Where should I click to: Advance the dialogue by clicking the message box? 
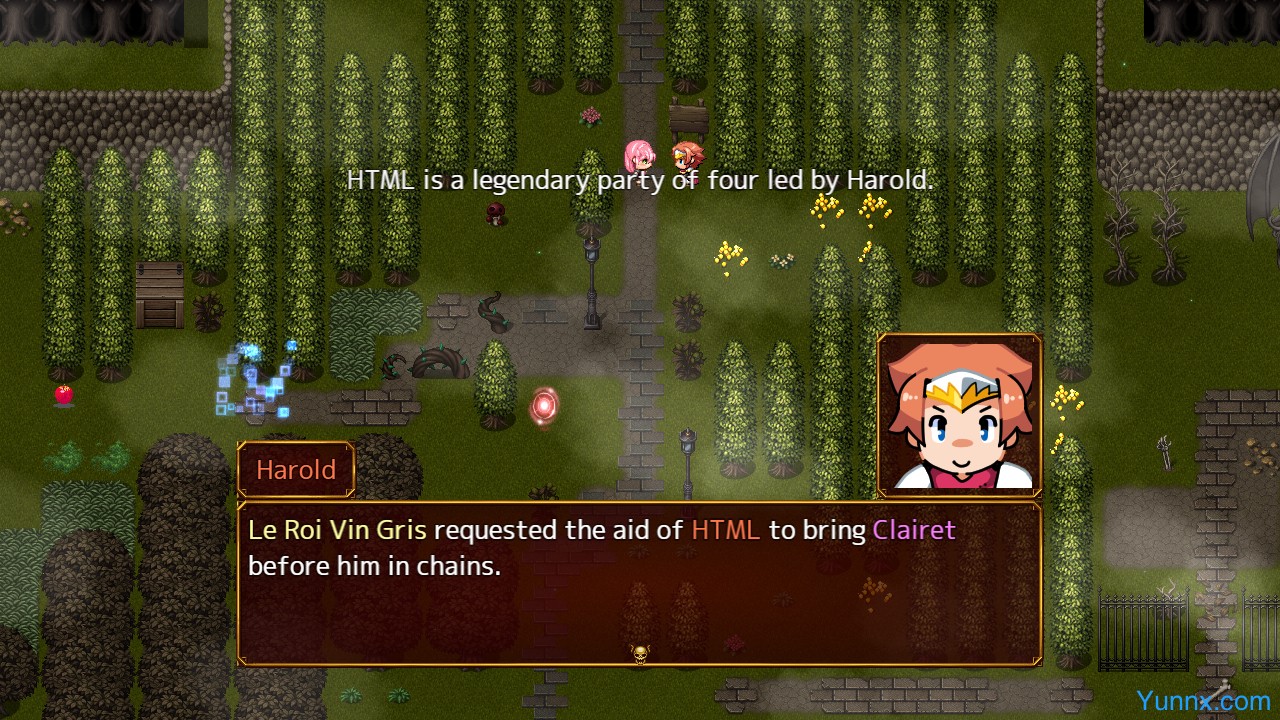pos(639,584)
